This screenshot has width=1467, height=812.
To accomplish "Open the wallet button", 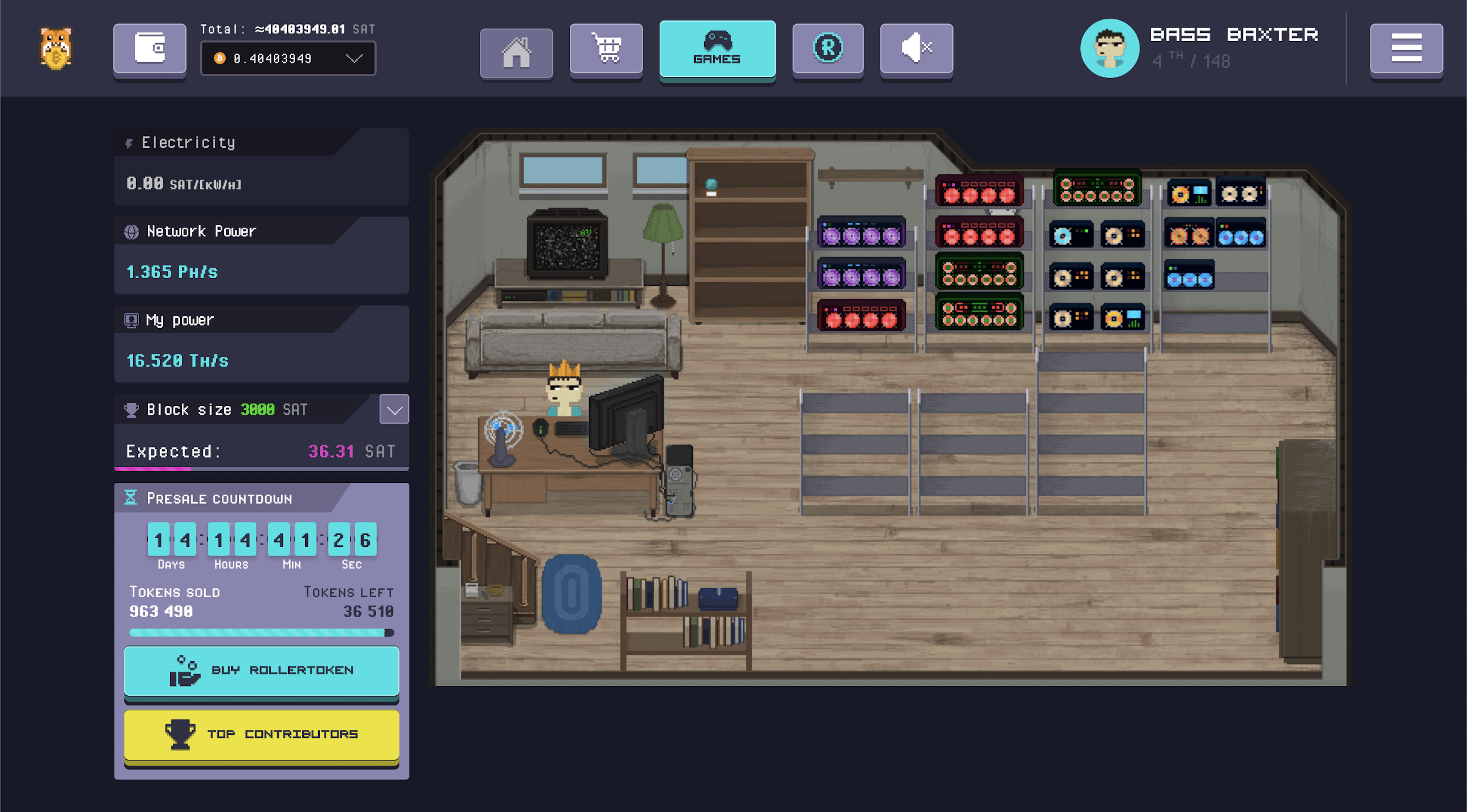I will click(x=150, y=48).
